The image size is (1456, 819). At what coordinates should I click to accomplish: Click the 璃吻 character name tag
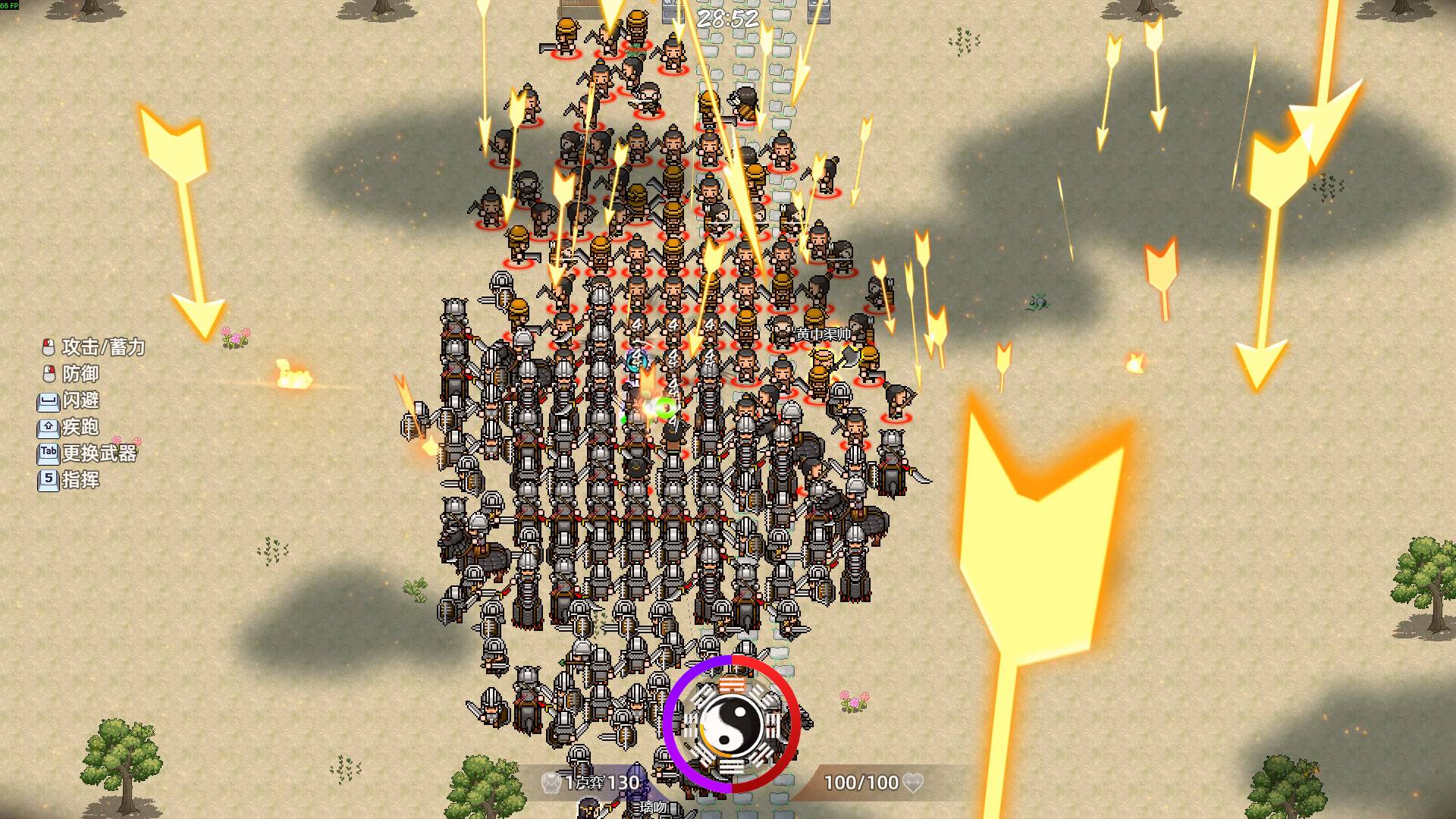pyautogui.click(x=652, y=807)
